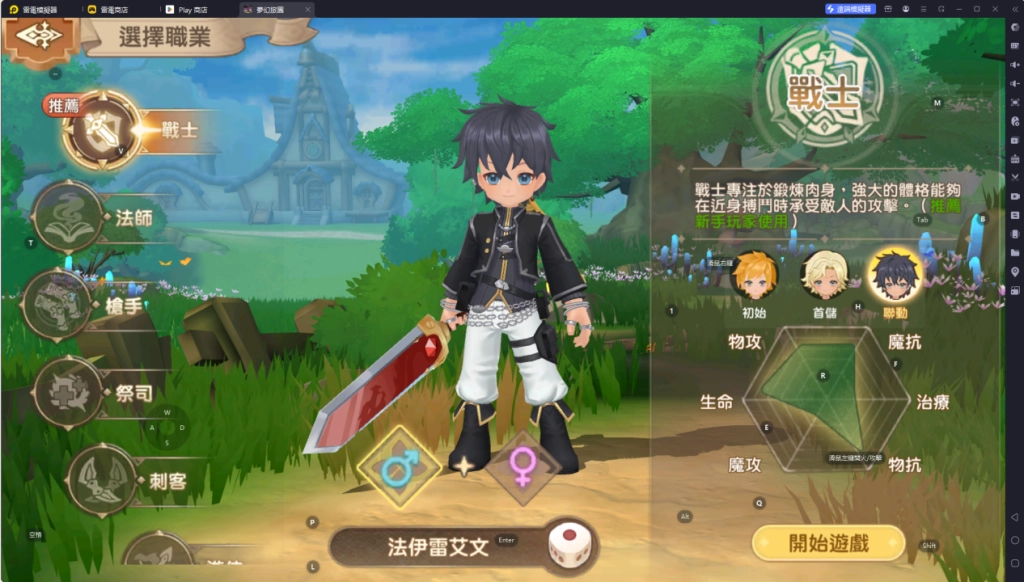The height and width of the screenshot is (582, 1024).
Task: Select the 祭司 priest class
Action: point(70,391)
